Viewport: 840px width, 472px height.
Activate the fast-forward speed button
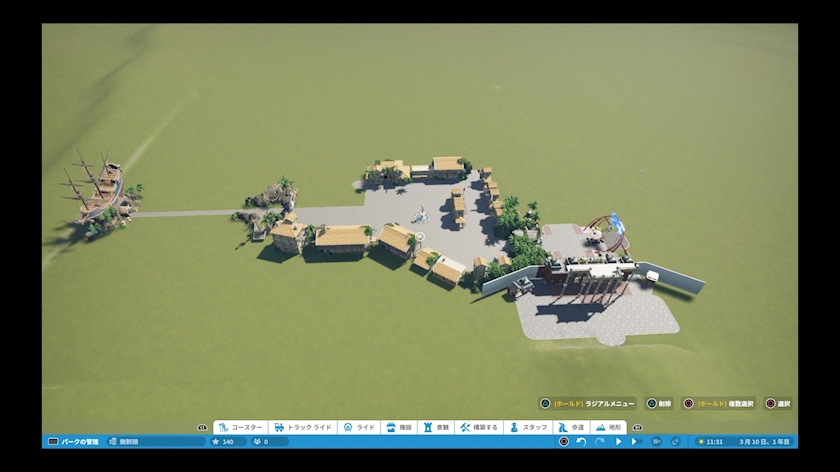click(635, 441)
